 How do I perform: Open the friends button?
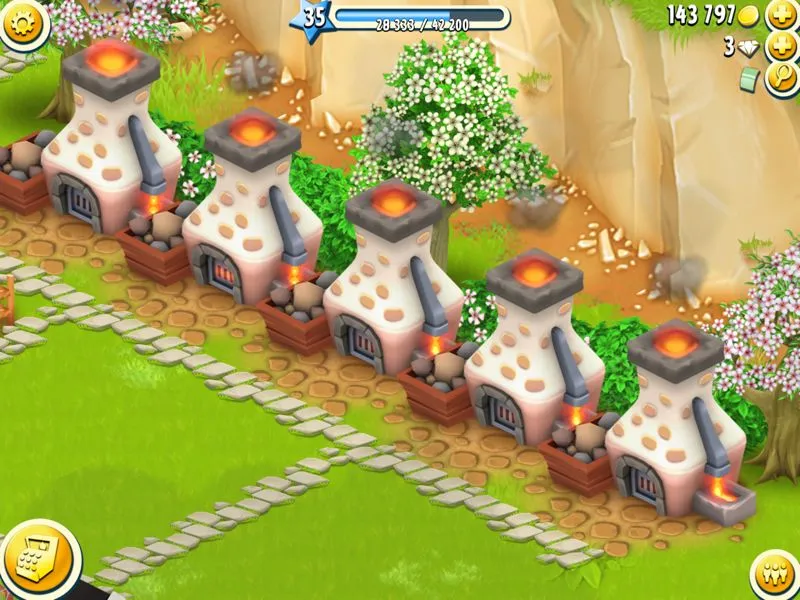pyautogui.click(x=773, y=574)
